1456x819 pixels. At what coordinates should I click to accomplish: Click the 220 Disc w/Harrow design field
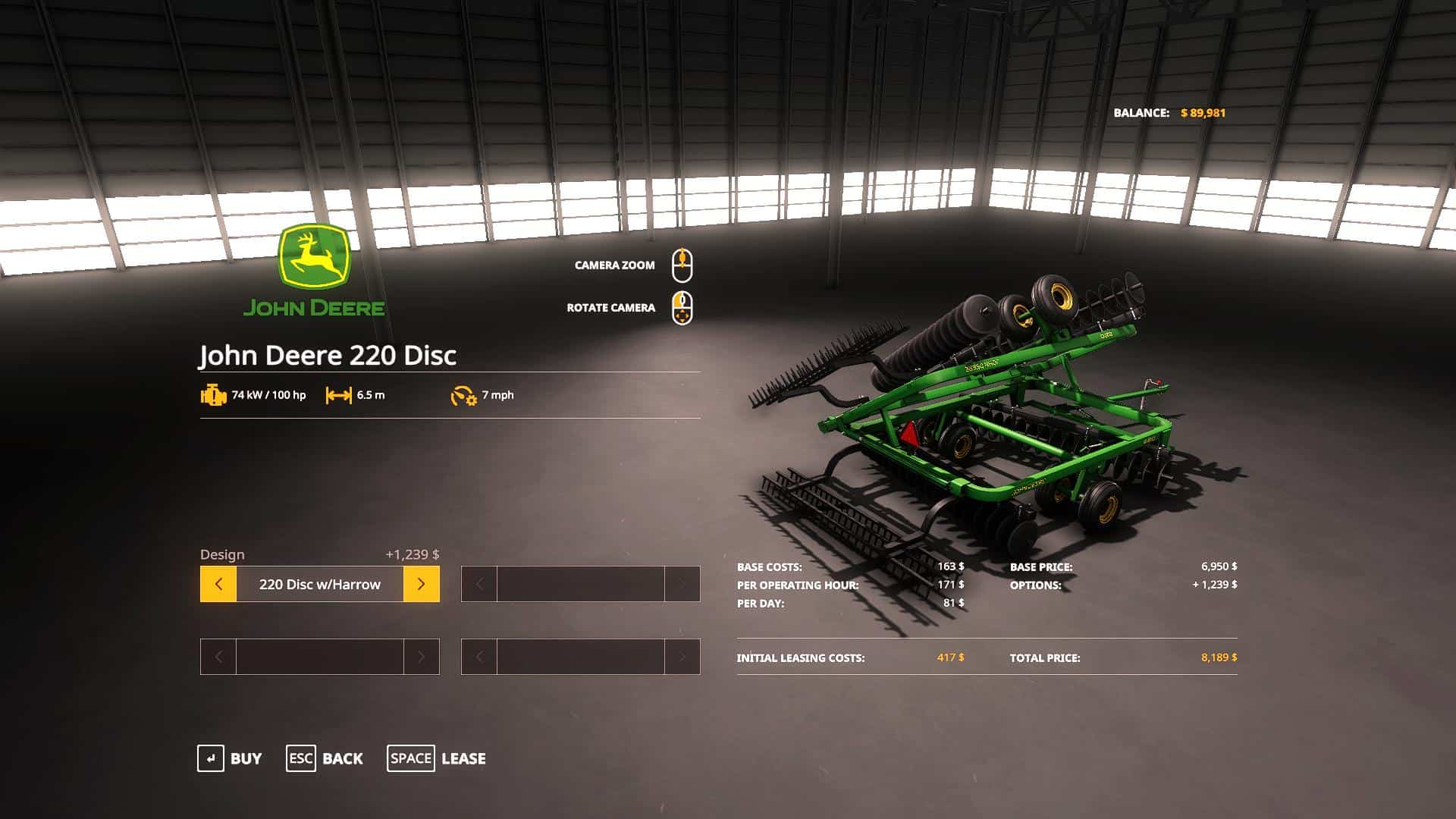[x=319, y=584]
